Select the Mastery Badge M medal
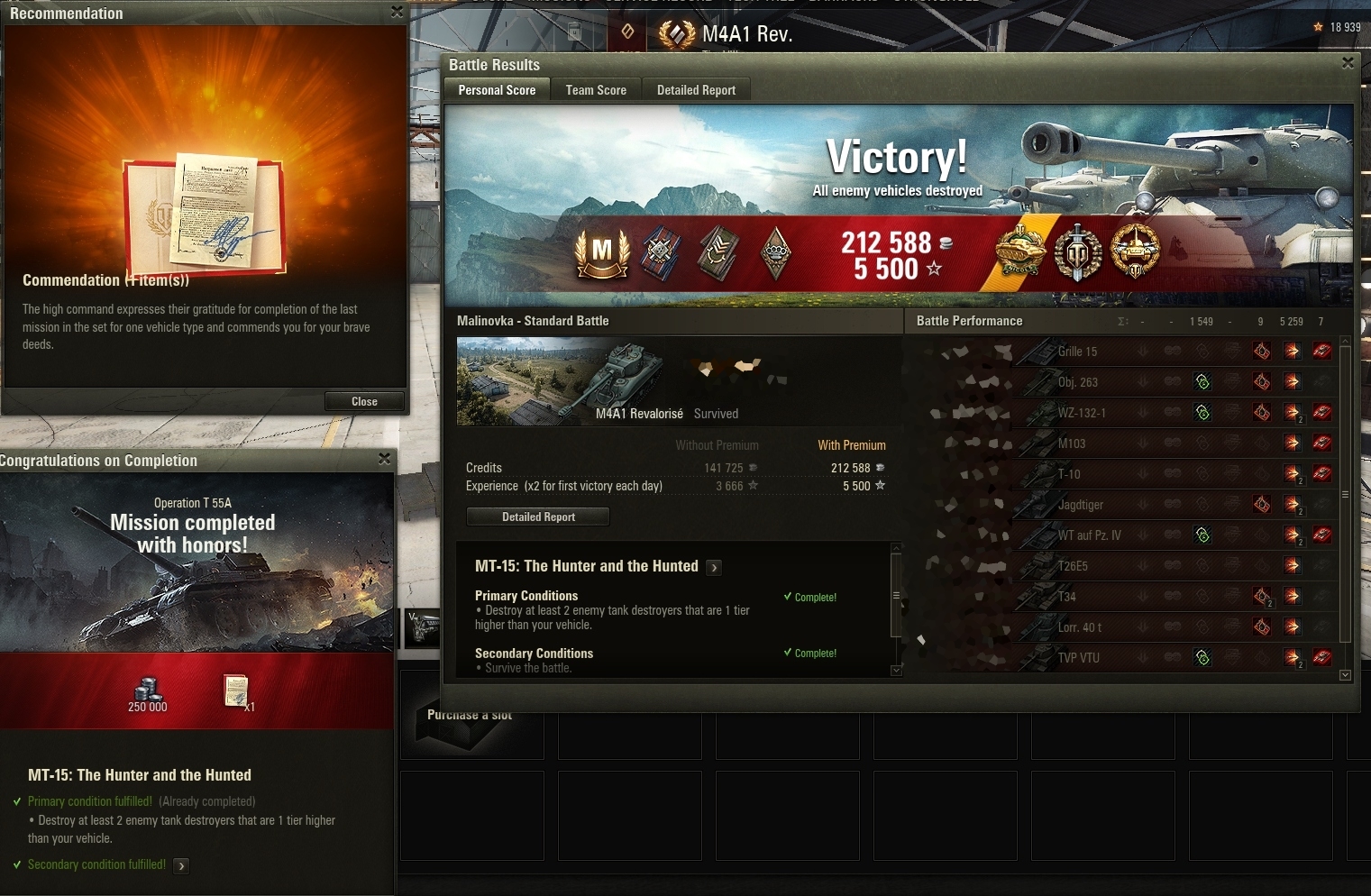This screenshot has width=1371, height=896. (602, 251)
